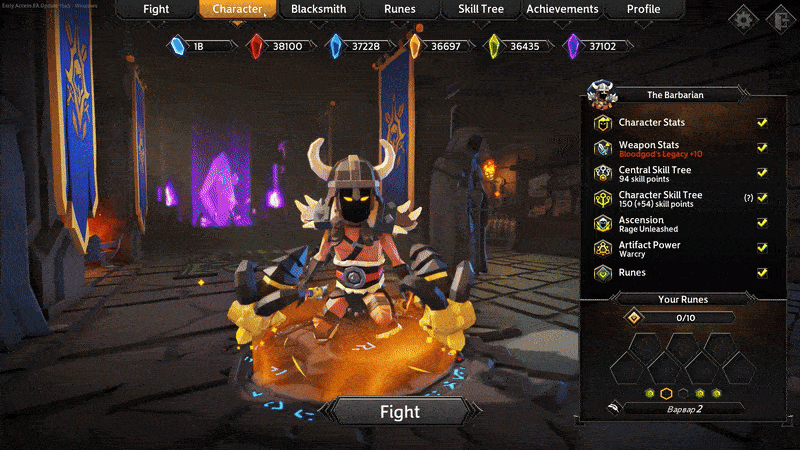
Task: Disable the Ascension Rage Unleashed checkbox
Action: (762, 223)
